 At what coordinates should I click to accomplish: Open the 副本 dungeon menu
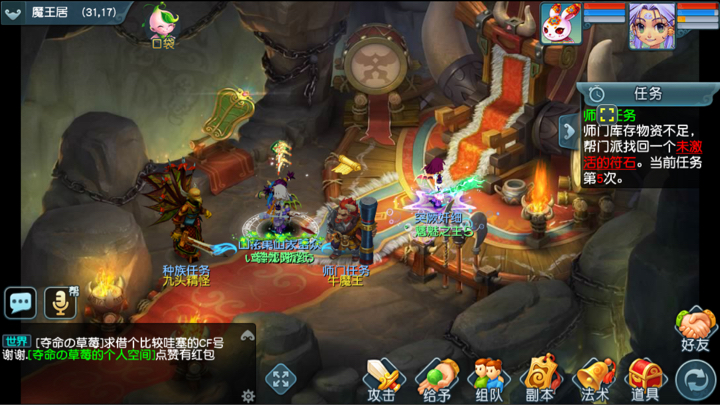(x=541, y=379)
